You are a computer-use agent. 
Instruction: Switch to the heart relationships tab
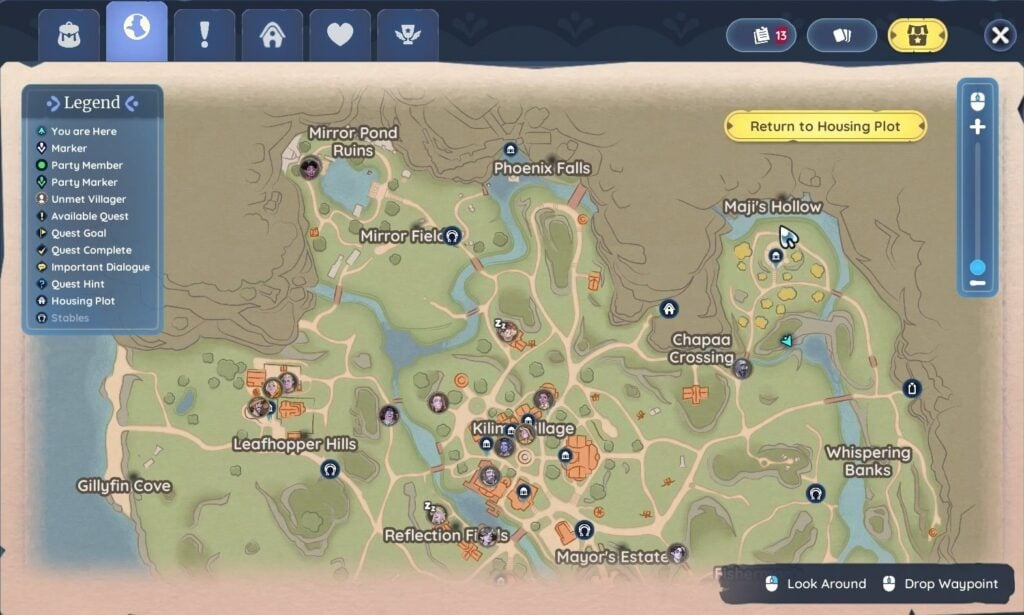340,35
